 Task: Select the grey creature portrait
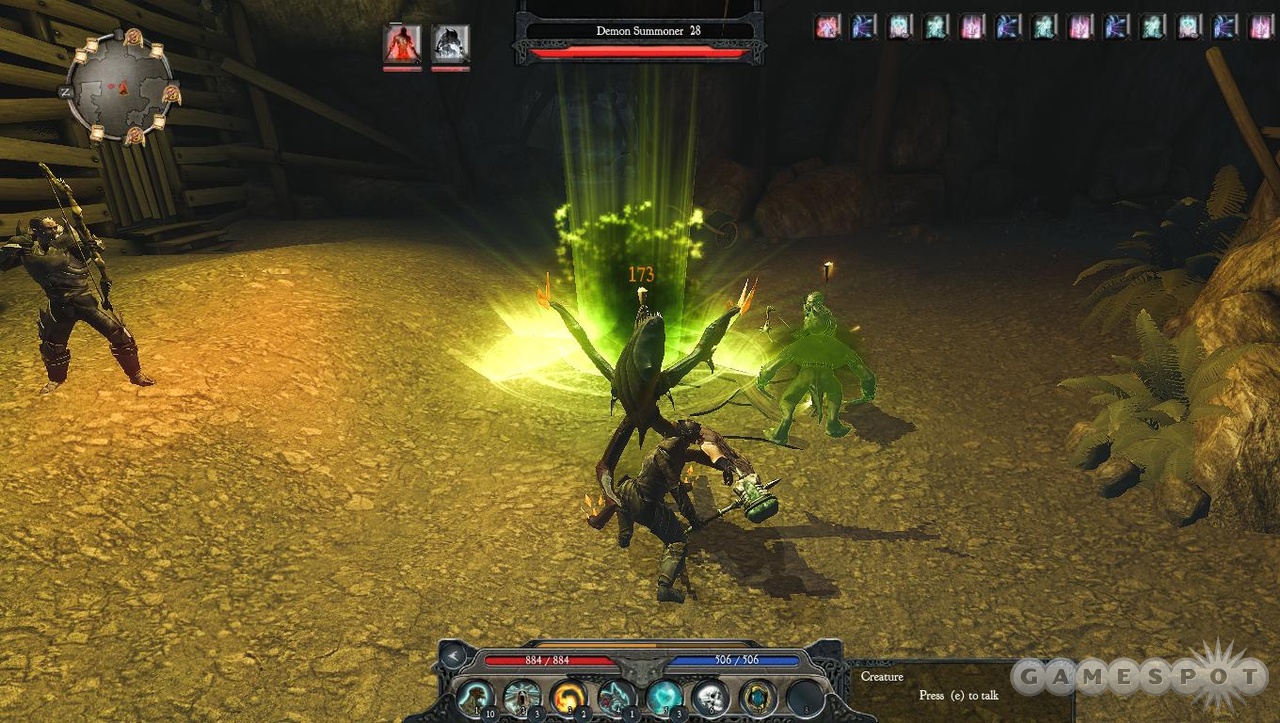coord(450,44)
